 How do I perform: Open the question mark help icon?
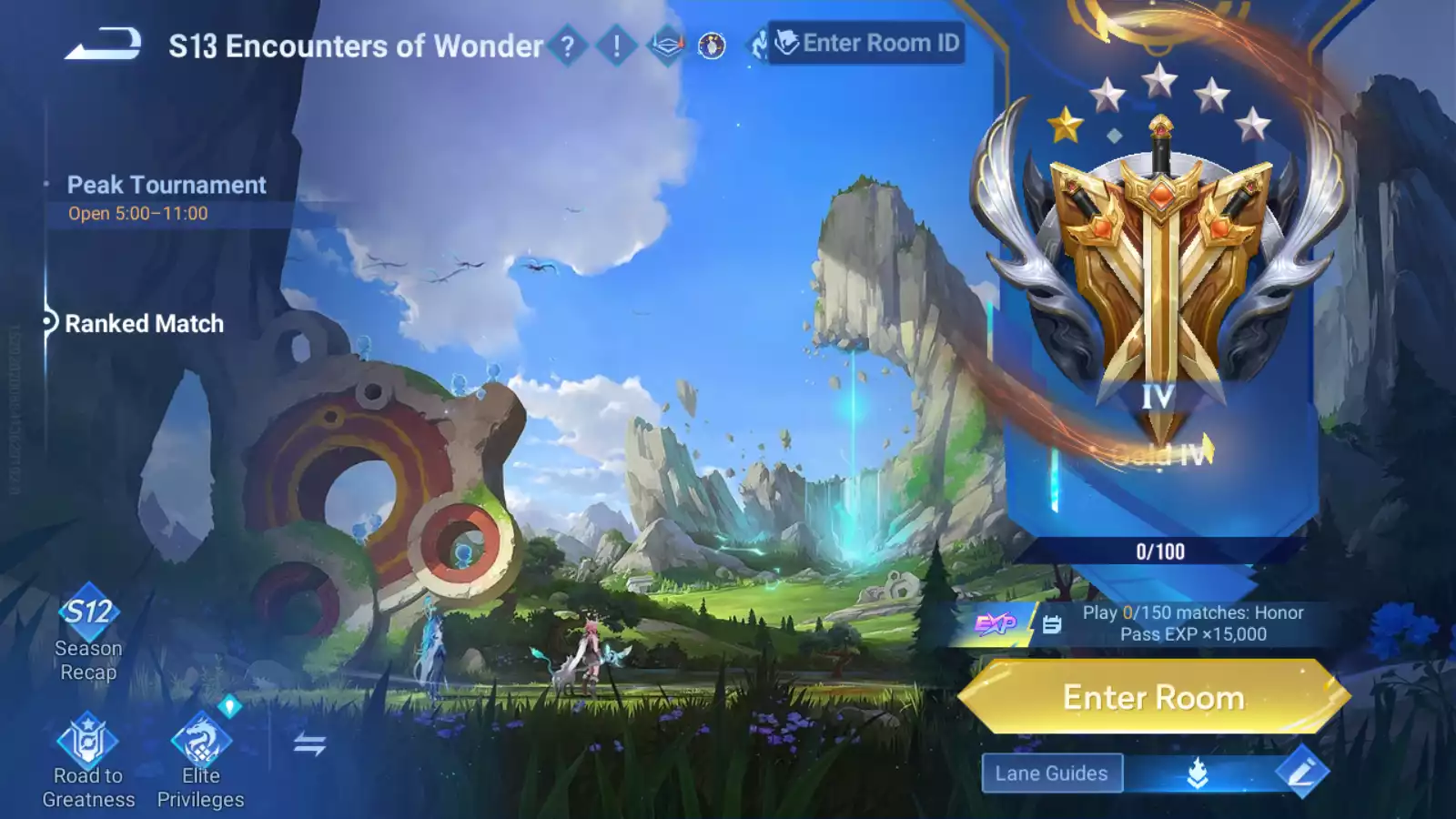(x=567, y=45)
